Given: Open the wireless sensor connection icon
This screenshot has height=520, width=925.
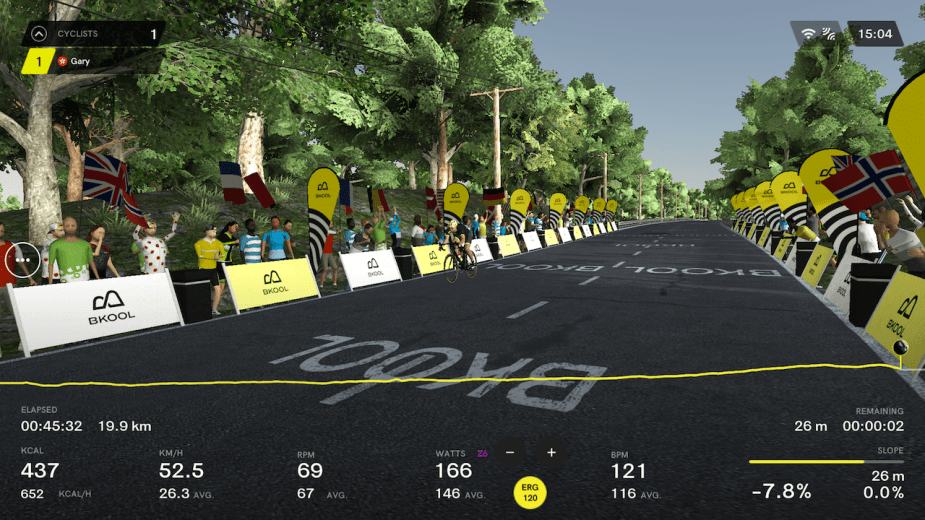Looking at the screenshot, I should (829, 34).
